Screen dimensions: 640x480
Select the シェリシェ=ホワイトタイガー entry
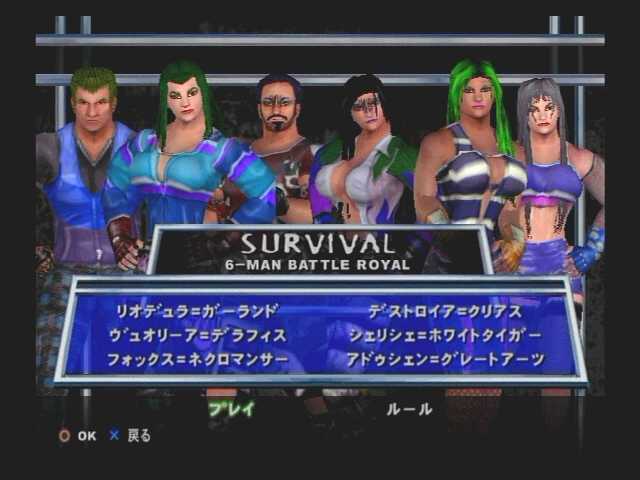pyautogui.click(x=446, y=333)
